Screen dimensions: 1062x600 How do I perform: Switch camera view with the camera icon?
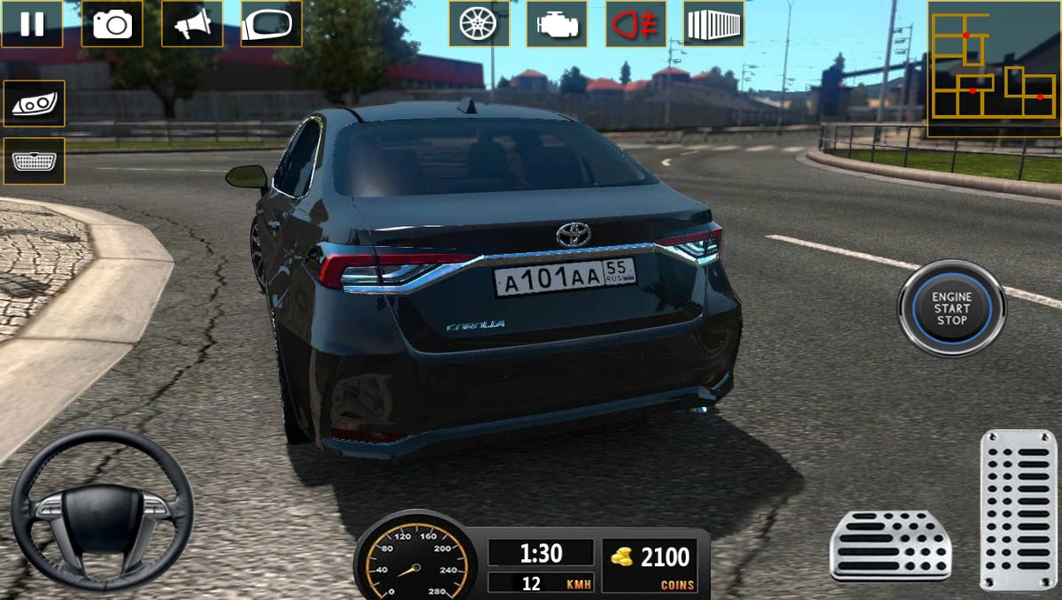tap(112, 24)
